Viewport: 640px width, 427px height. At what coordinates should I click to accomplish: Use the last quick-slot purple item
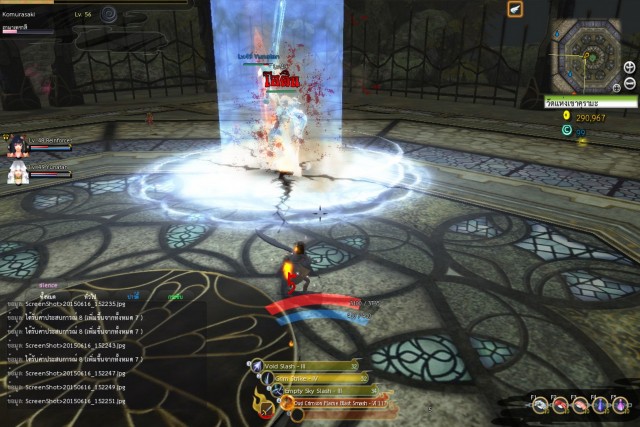(619, 405)
